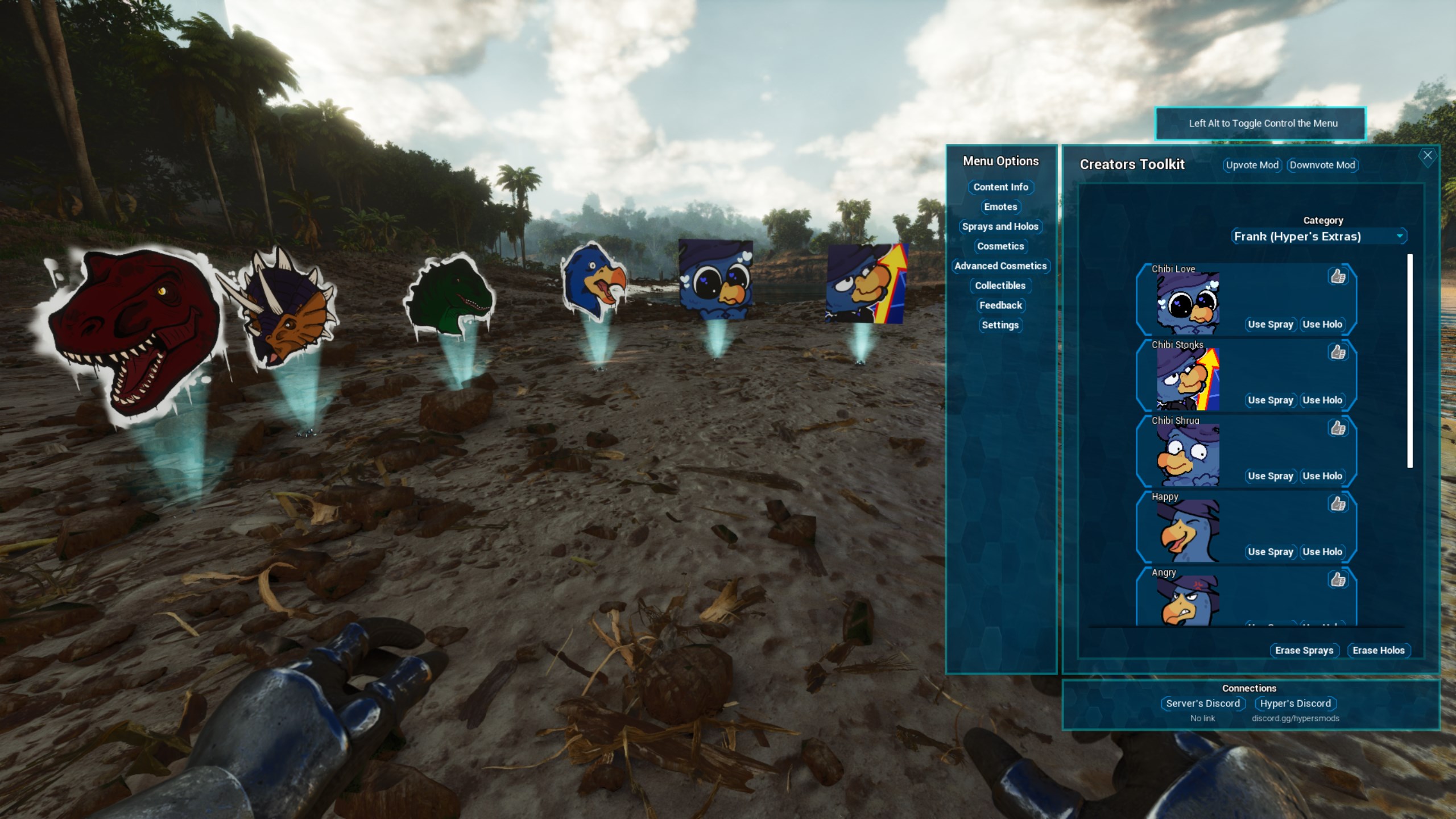Open the Emotes section

coord(1000,207)
